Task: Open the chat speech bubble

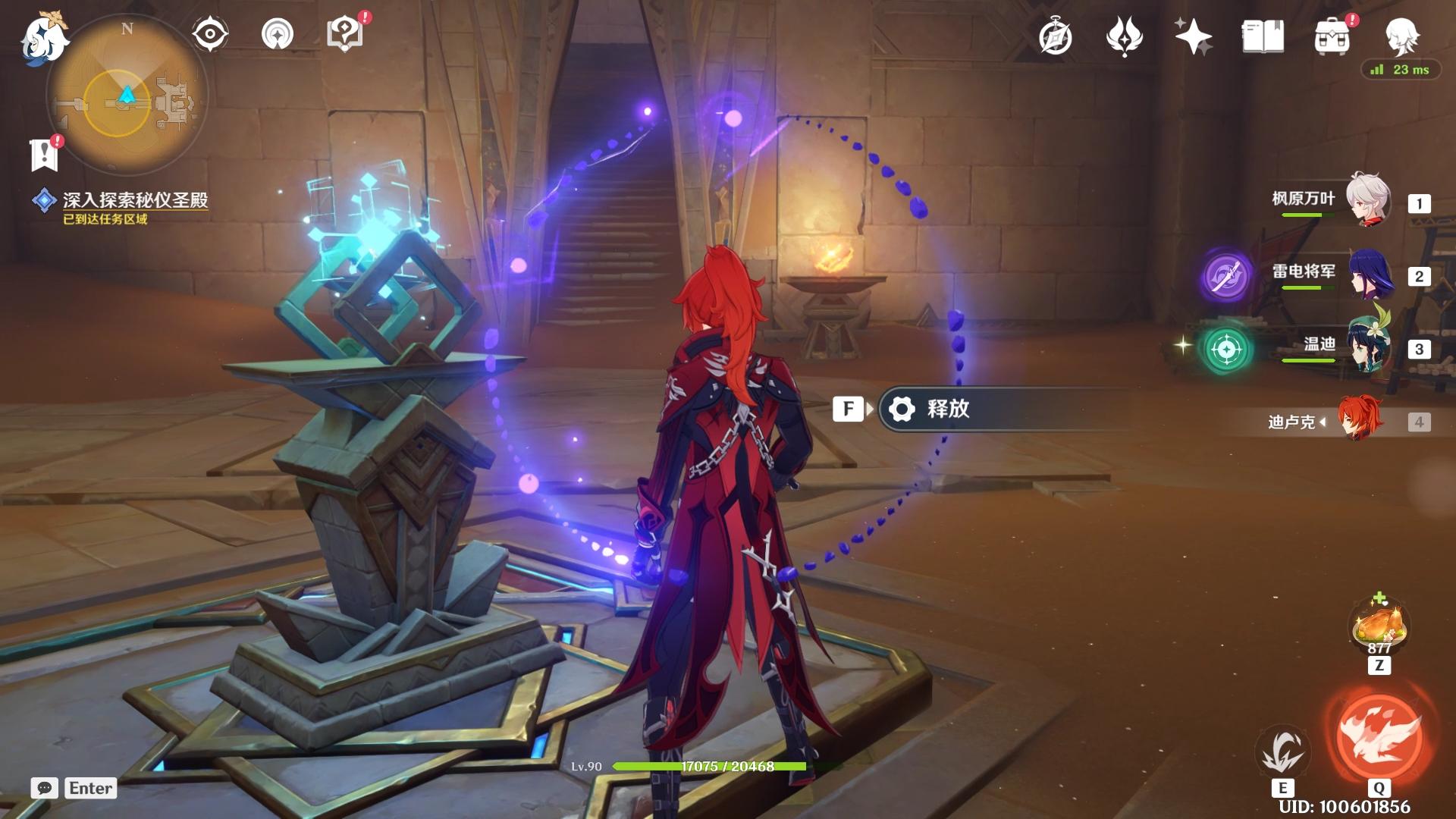Action: 45,788
